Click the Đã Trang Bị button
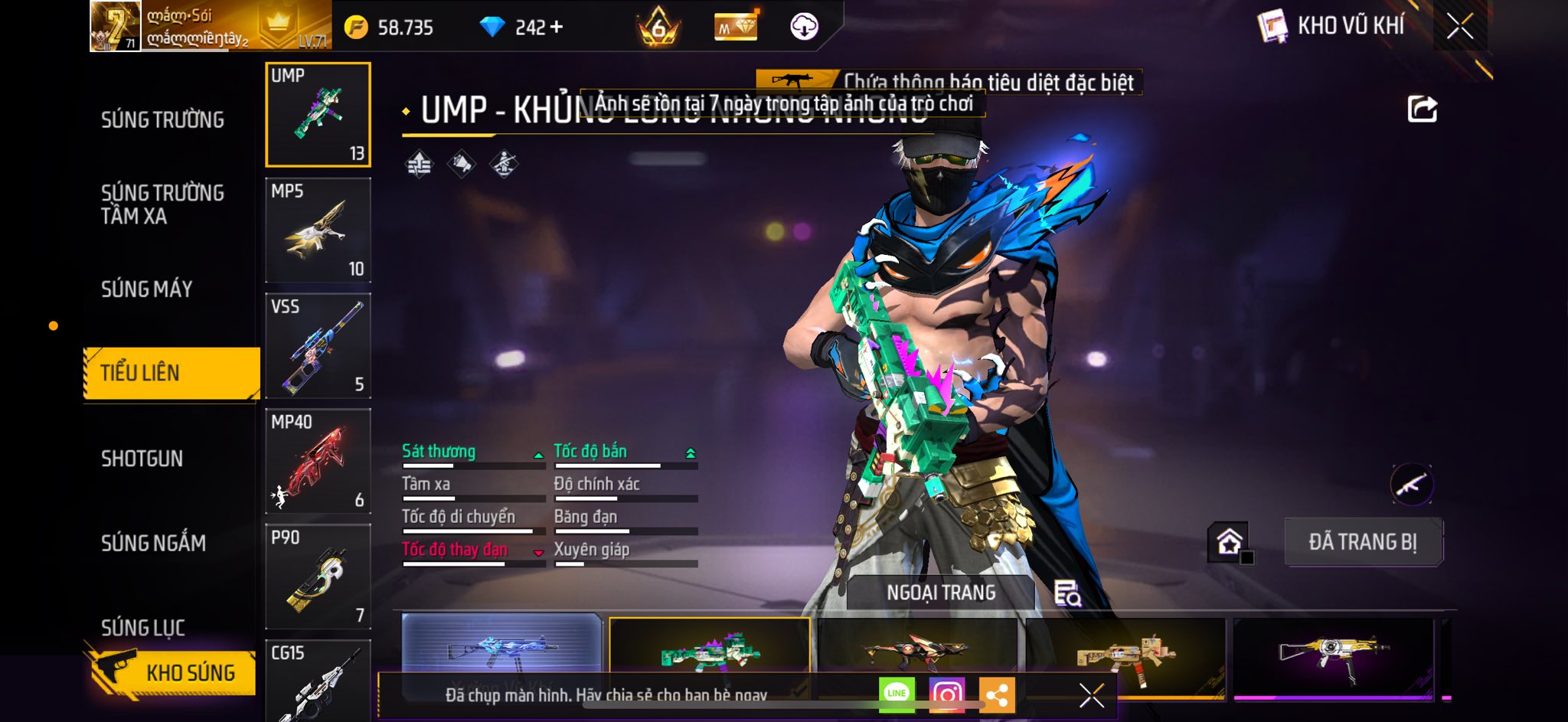This screenshot has height=722, width=1568. tap(1363, 542)
